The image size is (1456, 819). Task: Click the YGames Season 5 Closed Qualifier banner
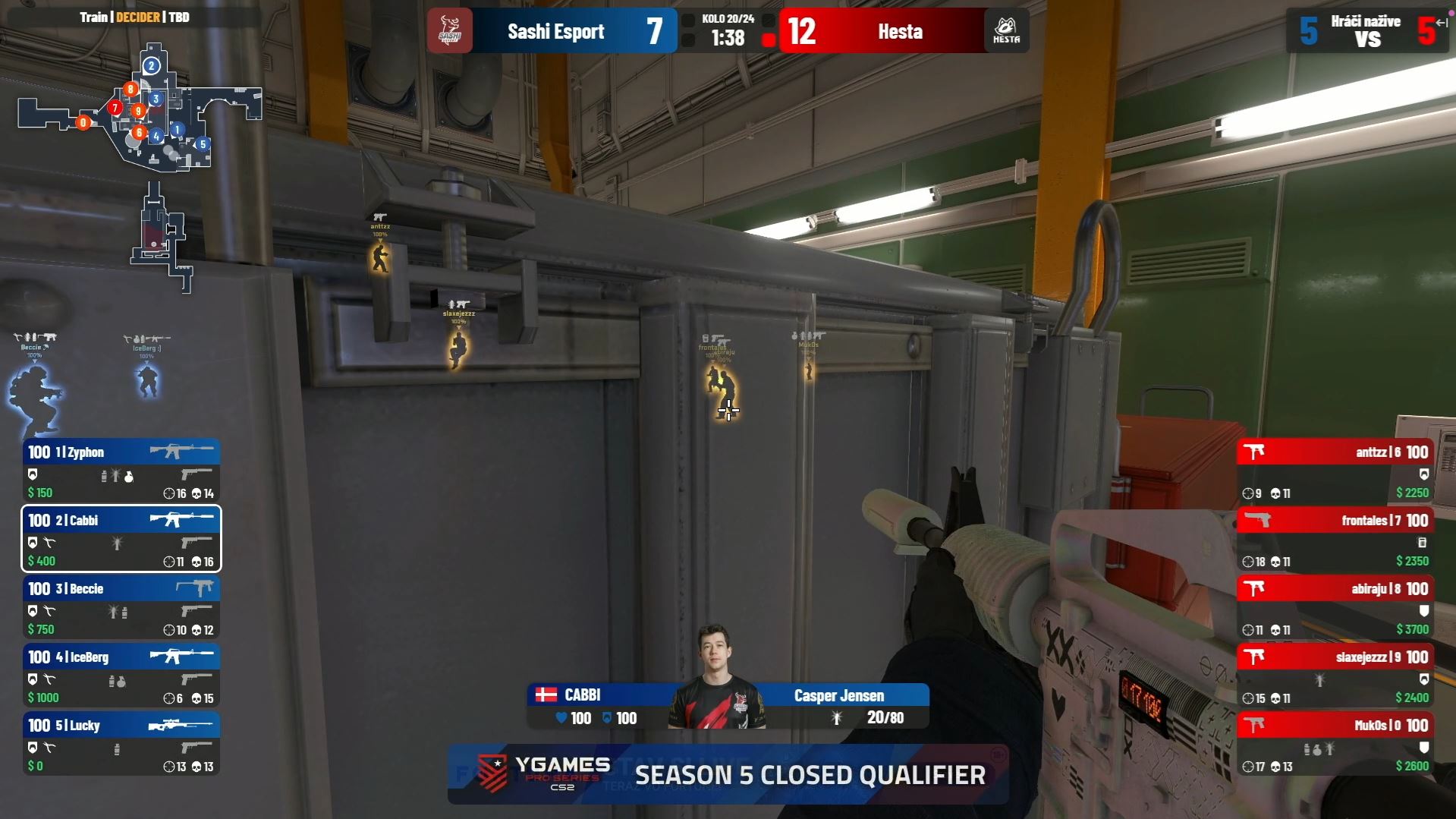728,774
